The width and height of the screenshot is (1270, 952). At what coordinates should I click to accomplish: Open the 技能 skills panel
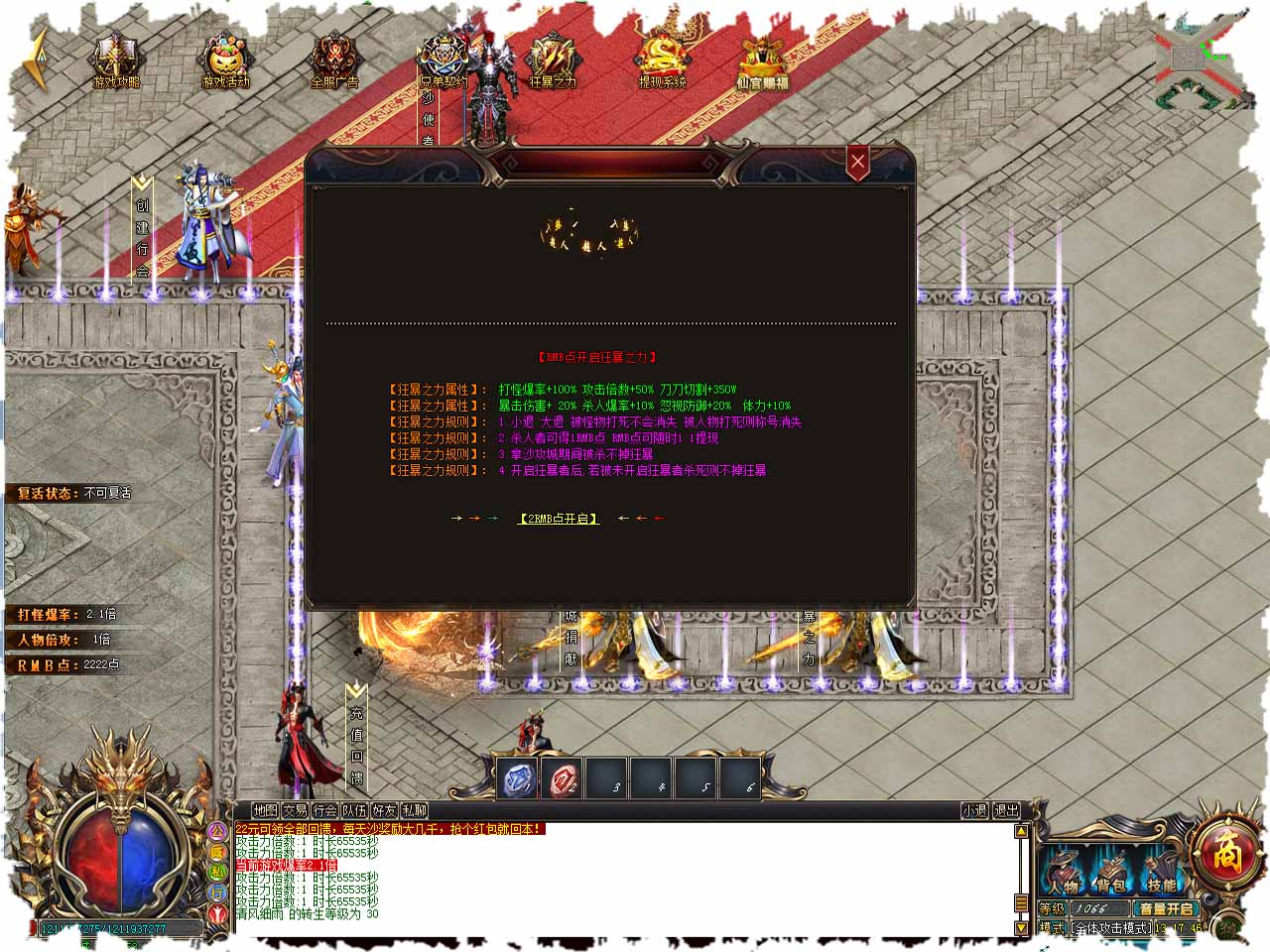(1160, 875)
